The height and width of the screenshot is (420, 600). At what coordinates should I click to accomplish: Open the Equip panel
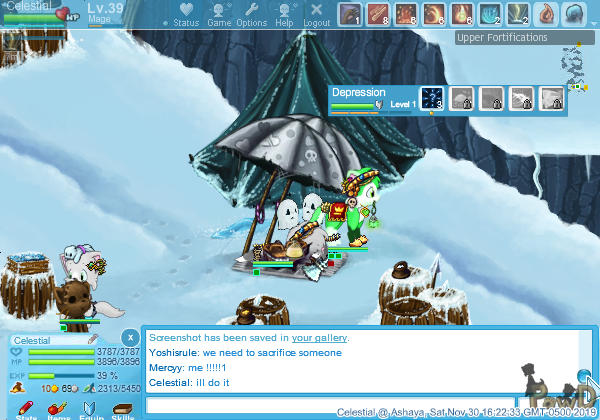click(x=90, y=408)
